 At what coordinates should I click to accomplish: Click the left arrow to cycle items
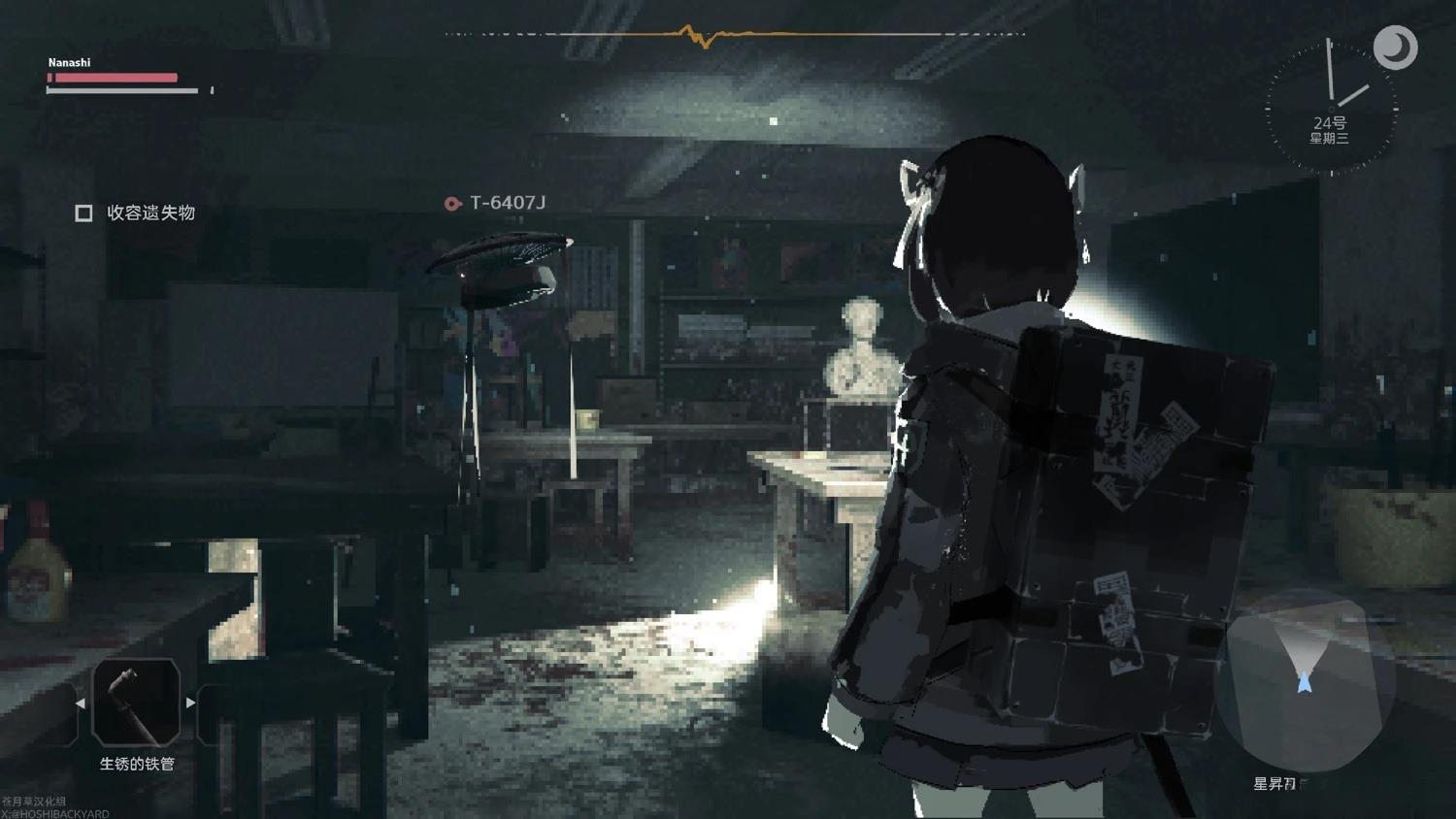click(82, 704)
